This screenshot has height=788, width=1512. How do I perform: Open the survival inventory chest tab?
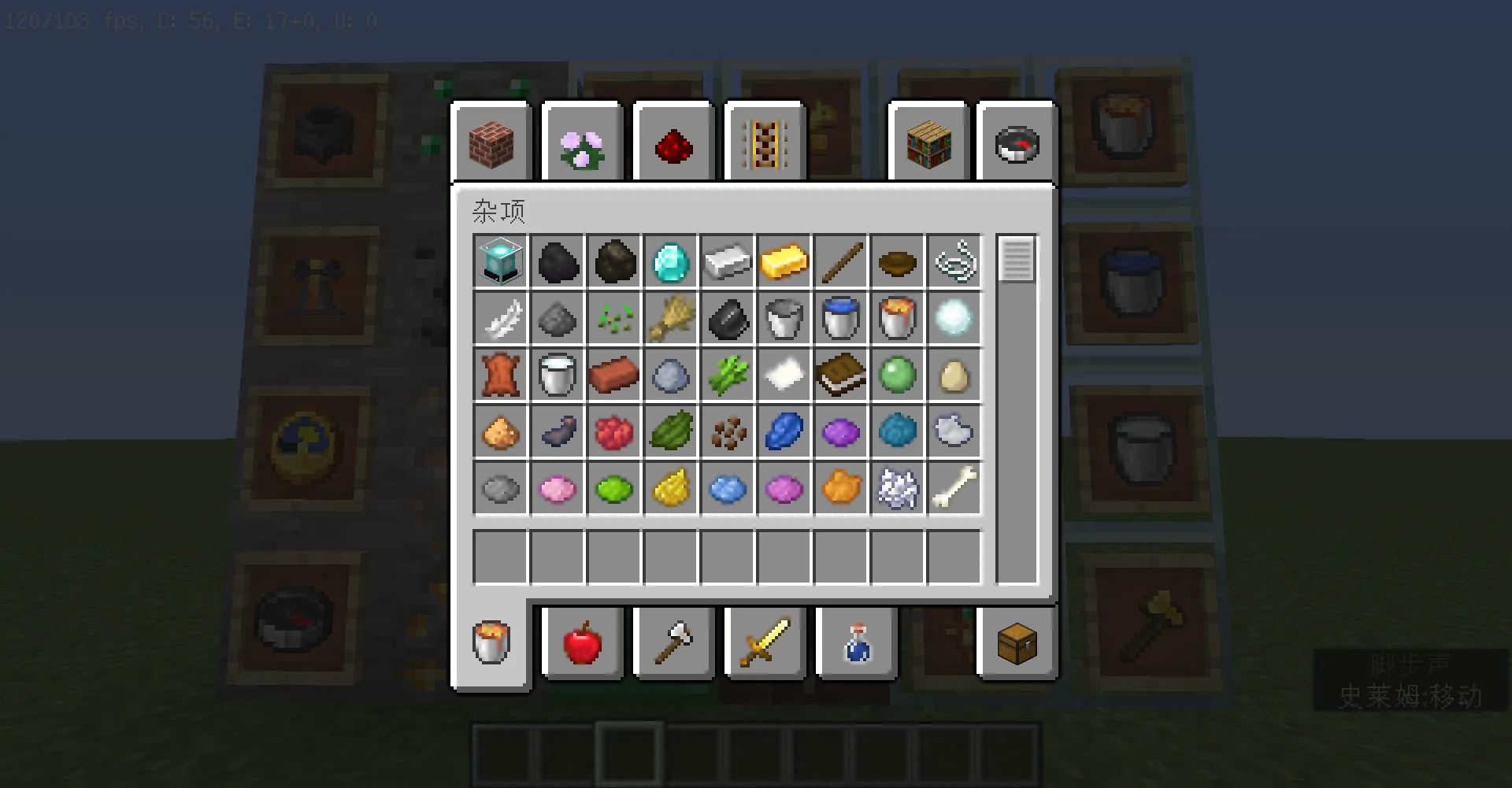[1017, 643]
